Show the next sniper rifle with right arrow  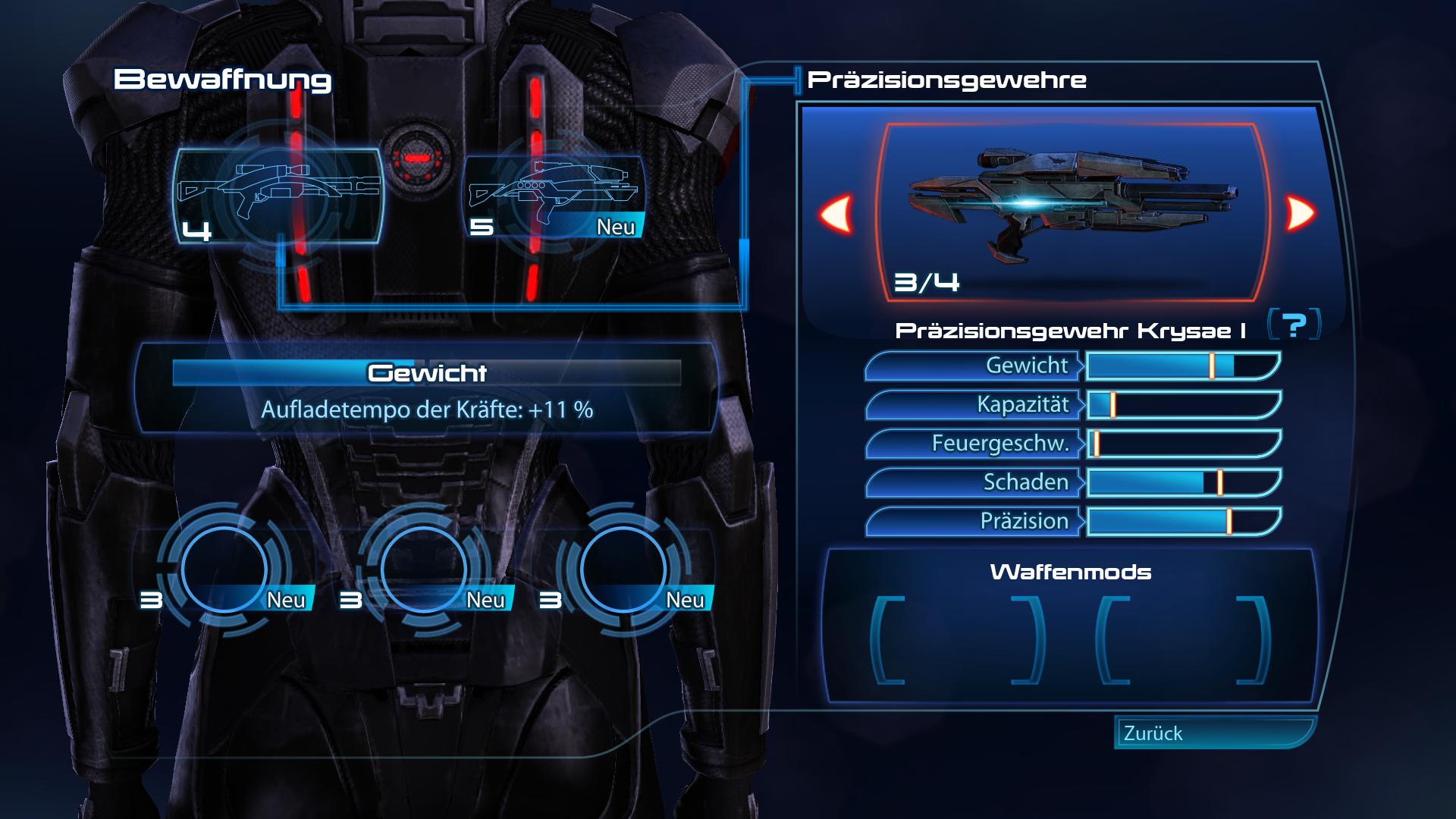(x=1300, y=214)
